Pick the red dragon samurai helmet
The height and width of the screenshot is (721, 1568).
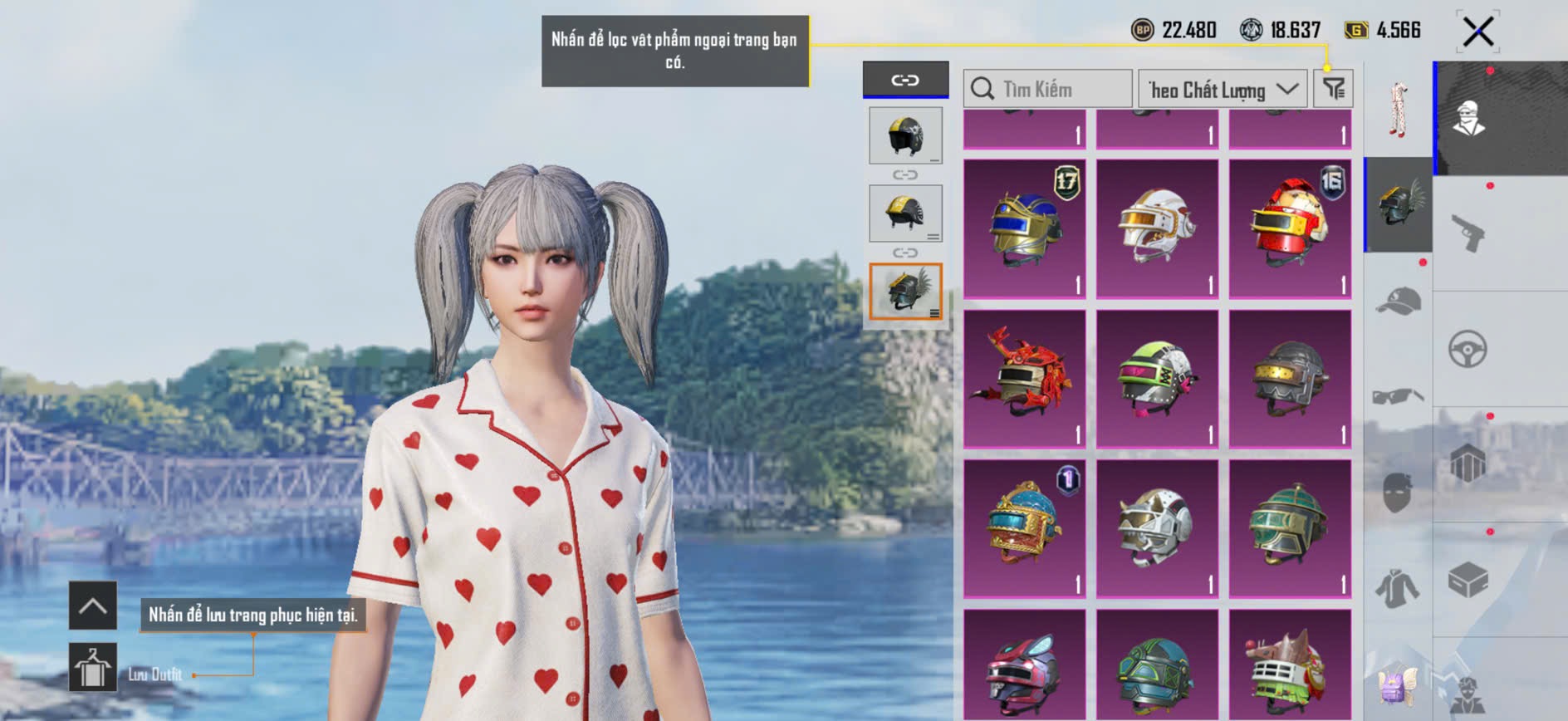point(1024,379)
